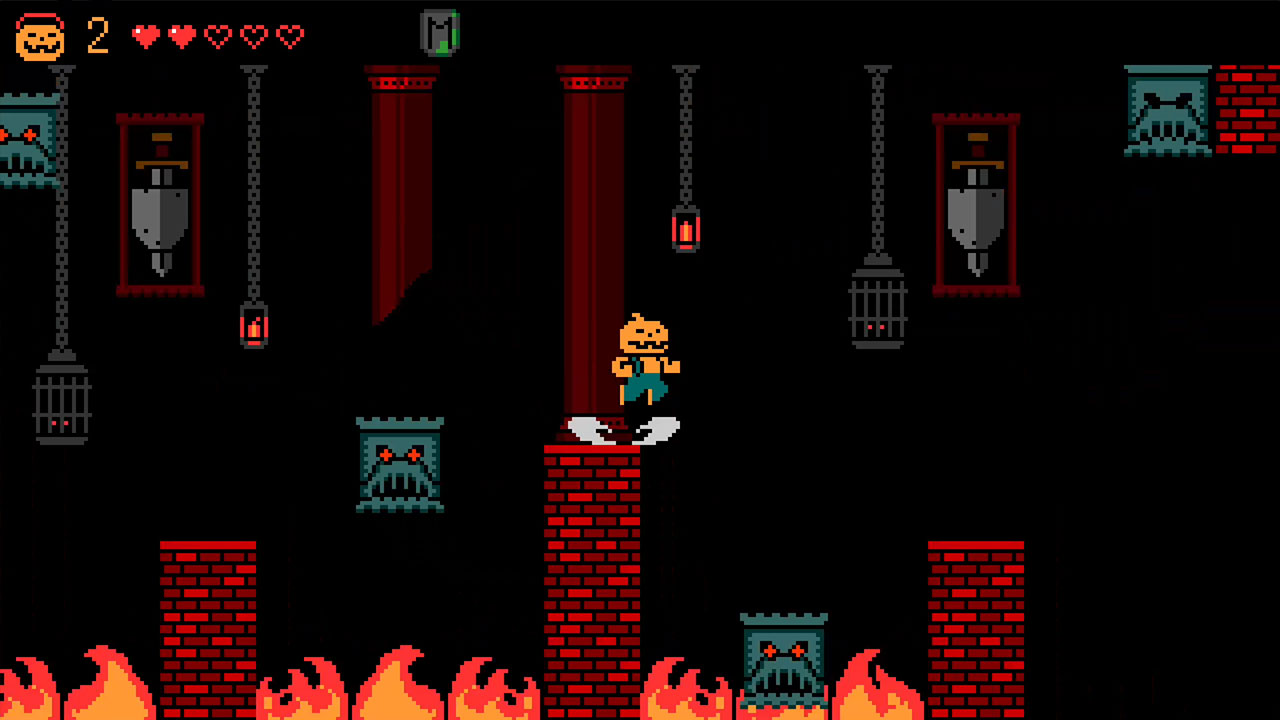The height and width of the screenshot is (720, 1280).
Task: Select the last empty heart on the right
Action: [291, 35]
